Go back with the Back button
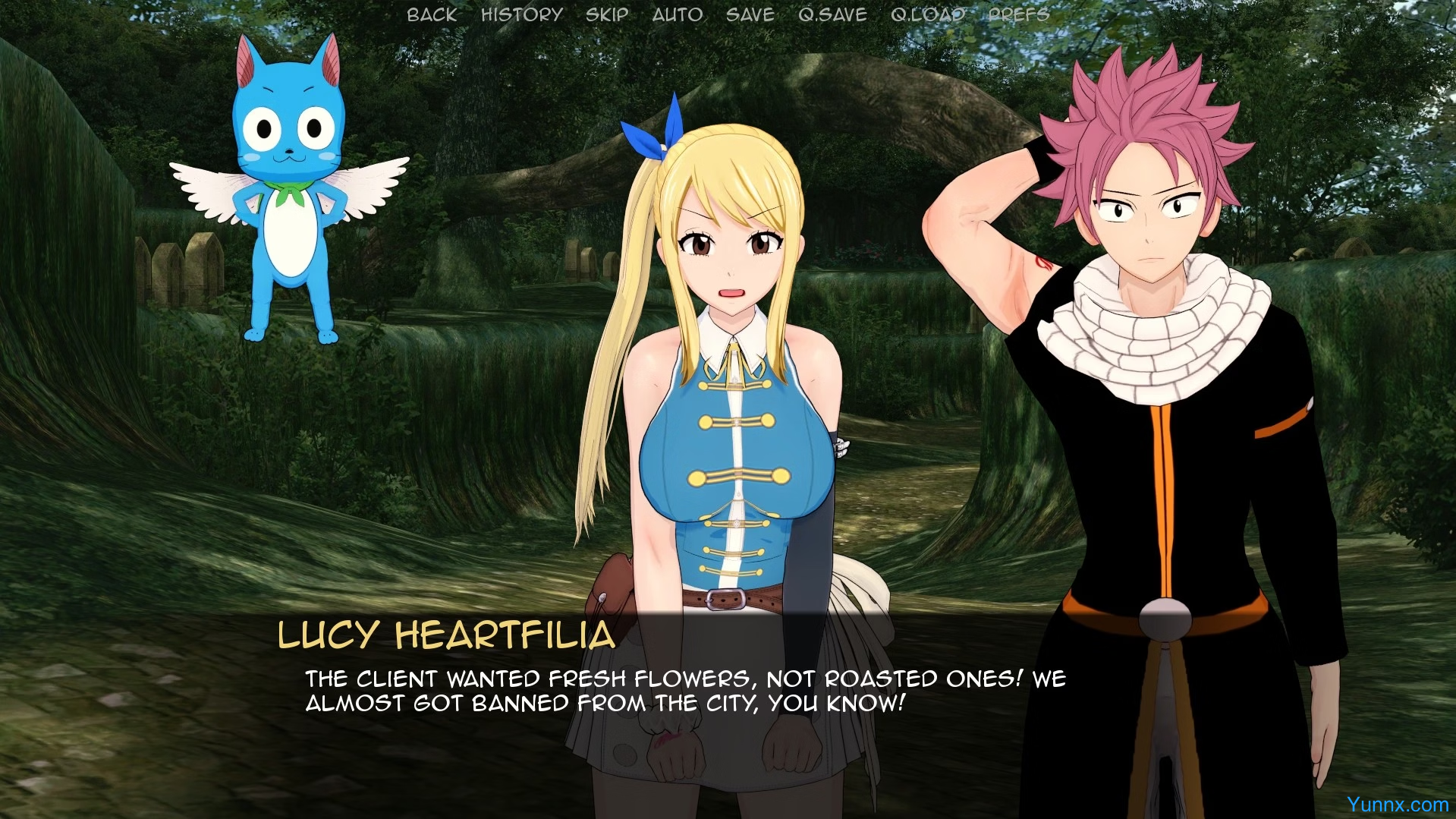 pos(432,14)
